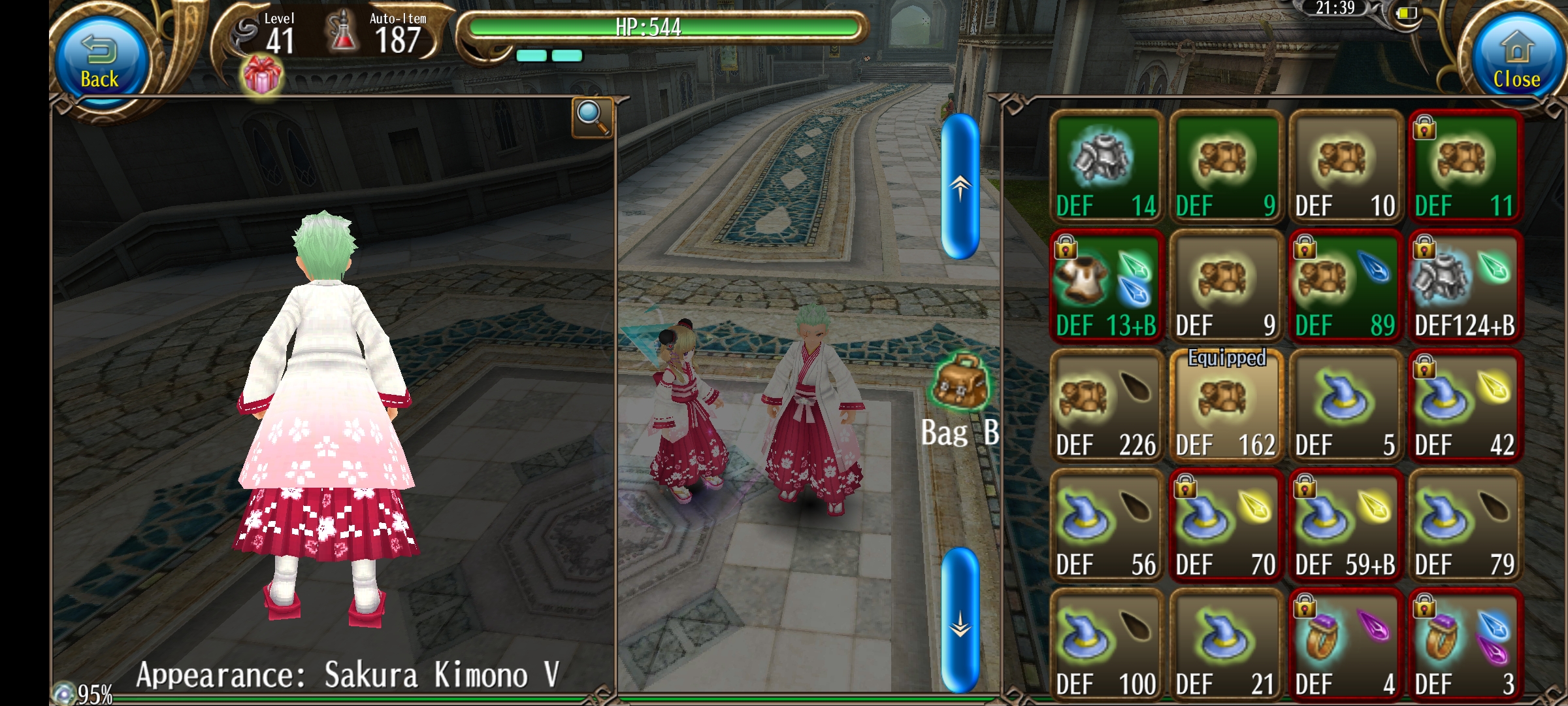
Task: Tap the blue up-arrow scroll button
Action: (x=960, y=186)
